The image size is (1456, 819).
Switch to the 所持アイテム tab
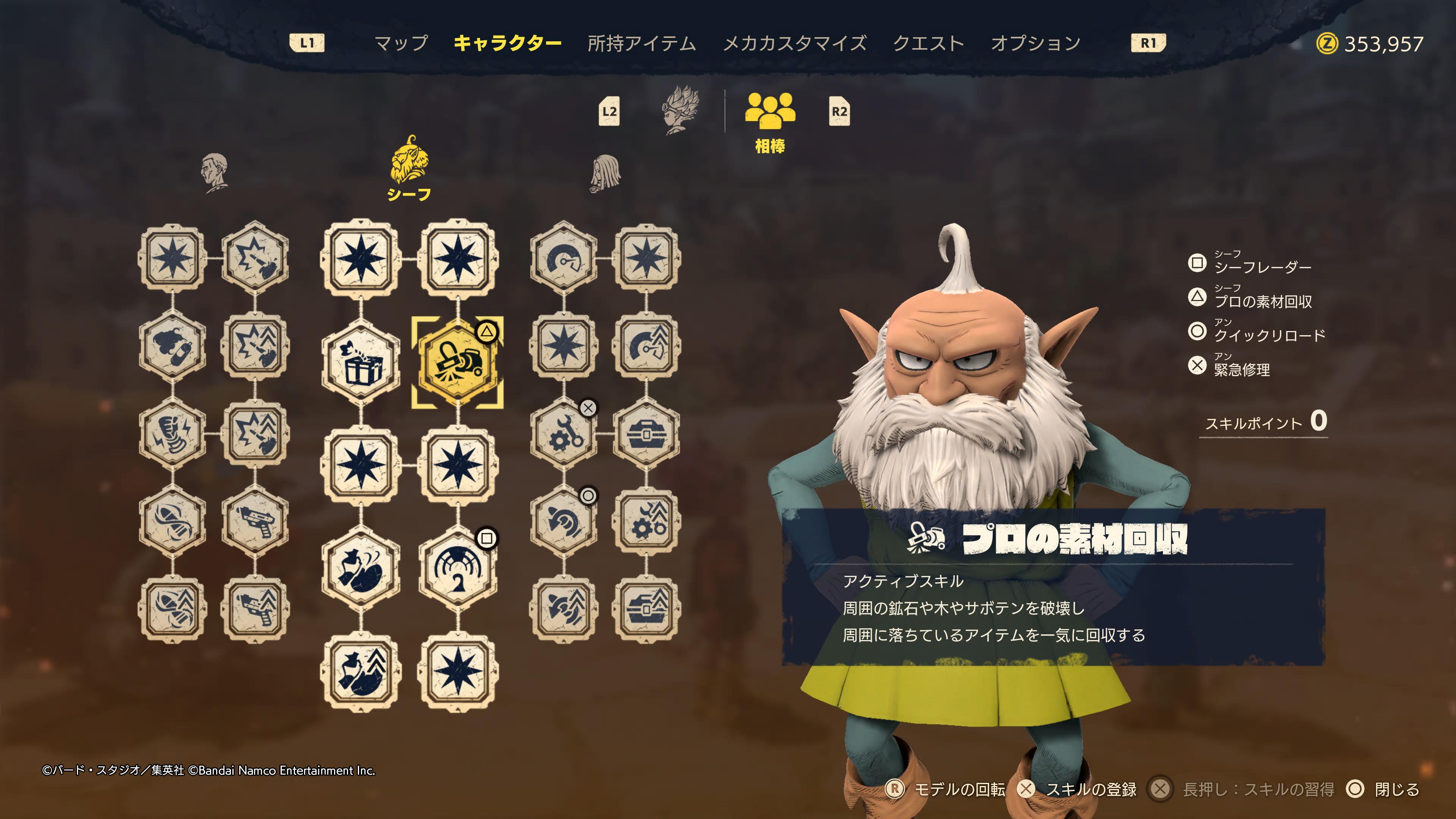point(642,44)
